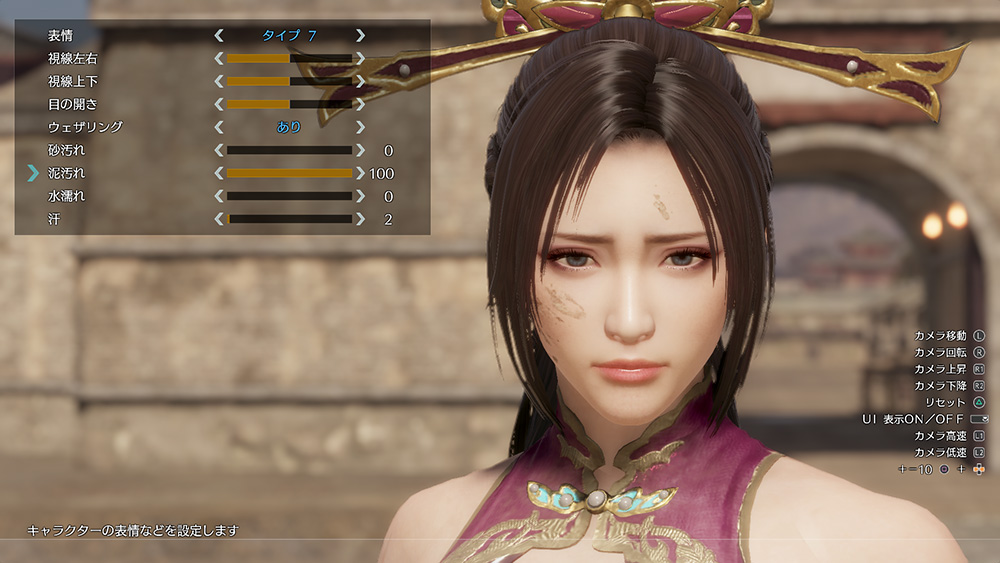Select the 表情 menu row
The image size is (1000, 563).
click(60, 35)
